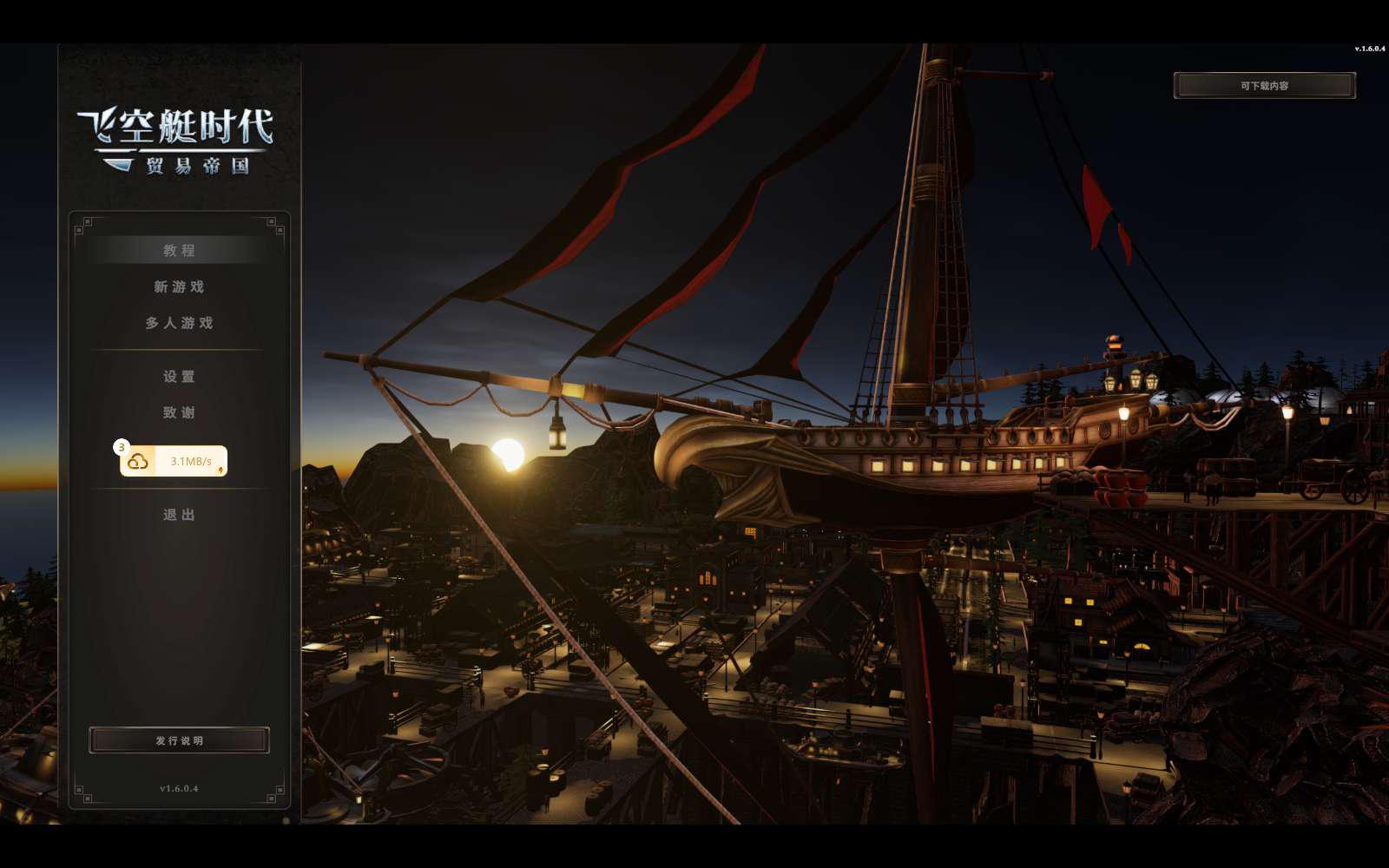Viewport: 1389px width, 868px height.
Task: View the 致谢 credits
Action: [x=179, y=413]
